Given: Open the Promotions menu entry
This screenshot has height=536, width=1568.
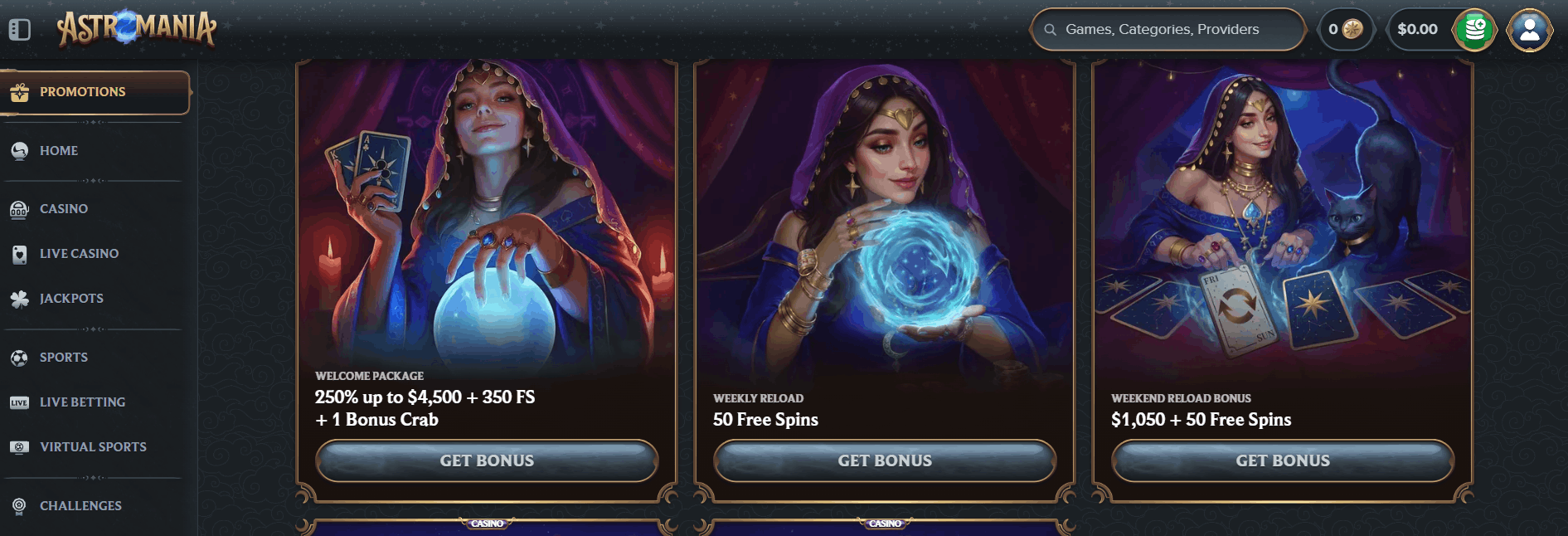Looking at the screenshot, I should [x=83, y=92].
